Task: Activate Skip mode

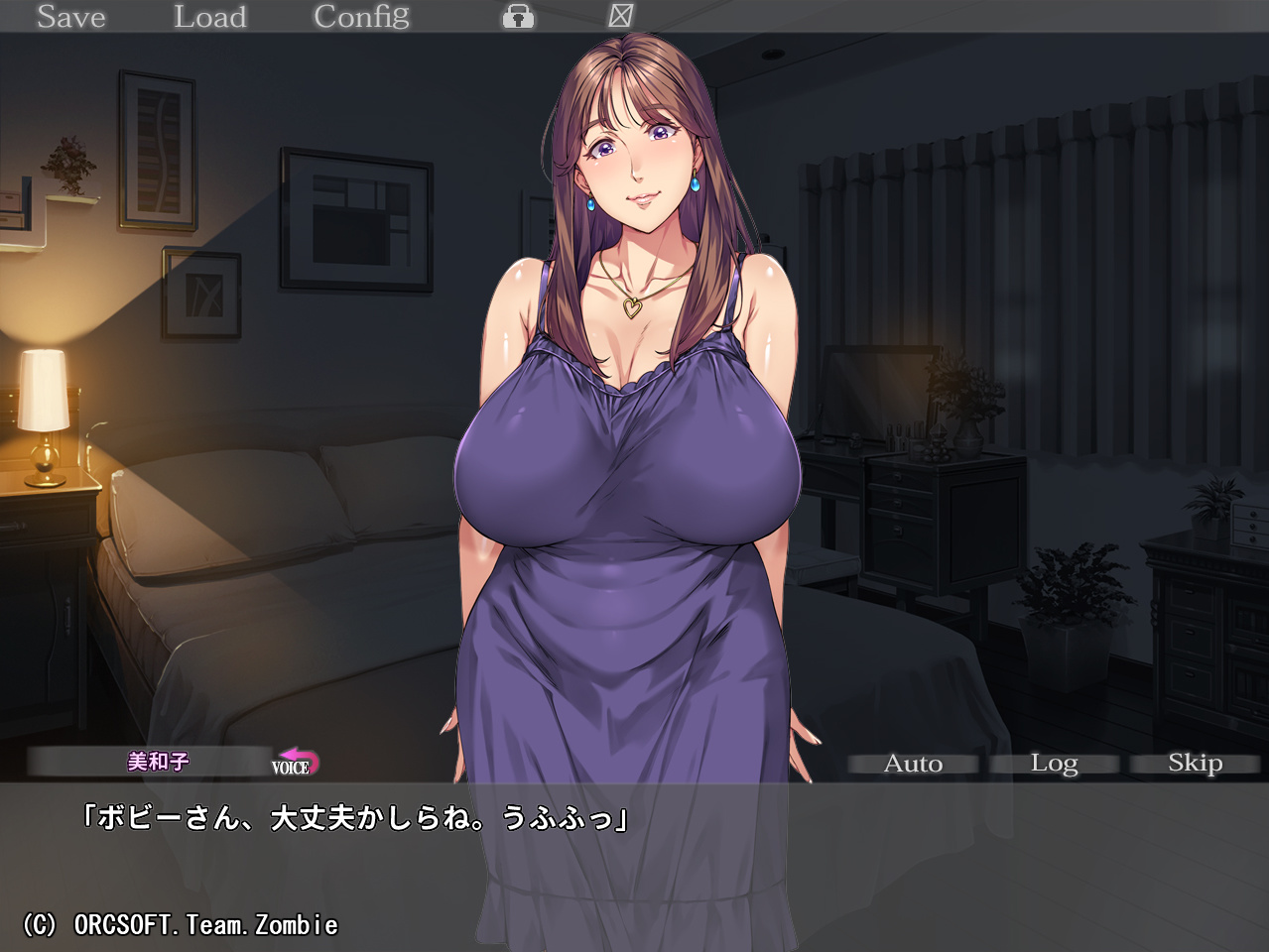Action: (1195, 764)
